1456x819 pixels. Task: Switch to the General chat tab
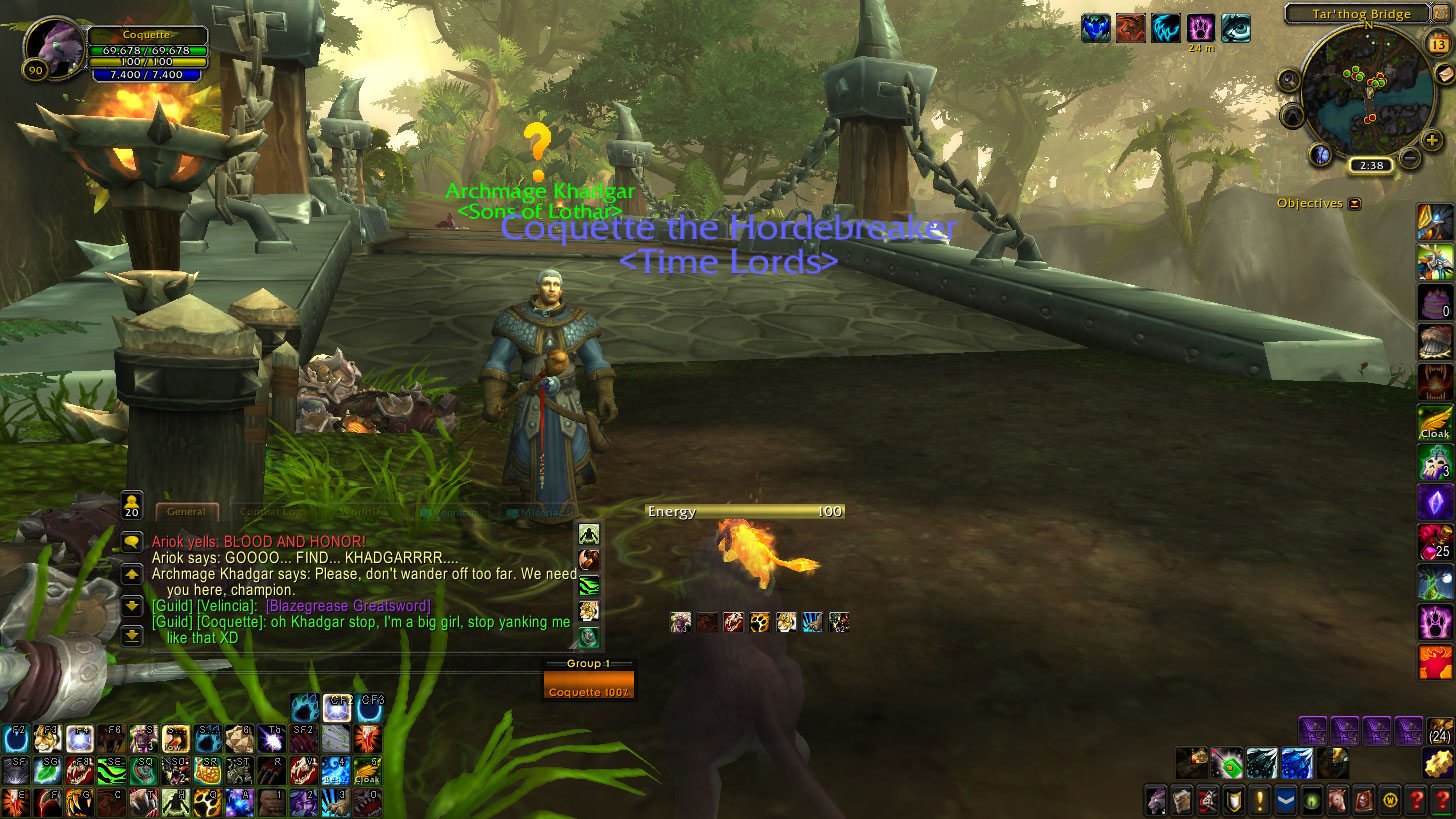tap(186, 512)
